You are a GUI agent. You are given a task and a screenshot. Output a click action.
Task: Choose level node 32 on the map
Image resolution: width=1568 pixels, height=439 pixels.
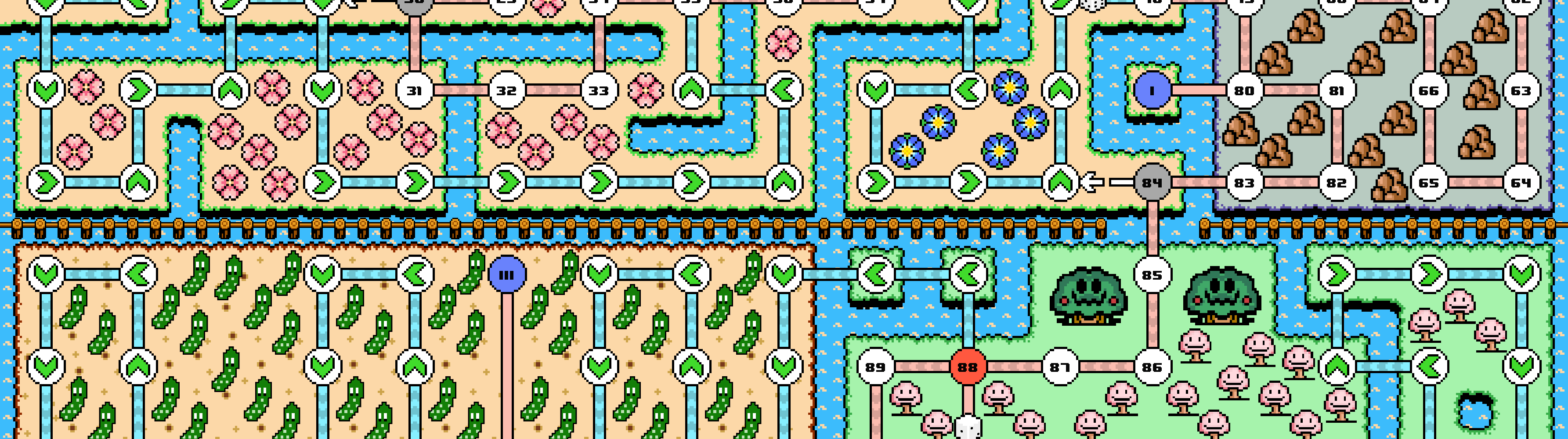[506, 90]
